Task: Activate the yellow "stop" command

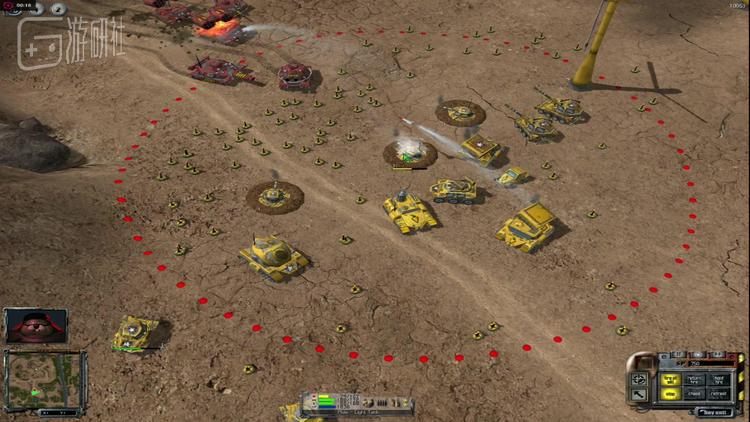Action: 668,393
